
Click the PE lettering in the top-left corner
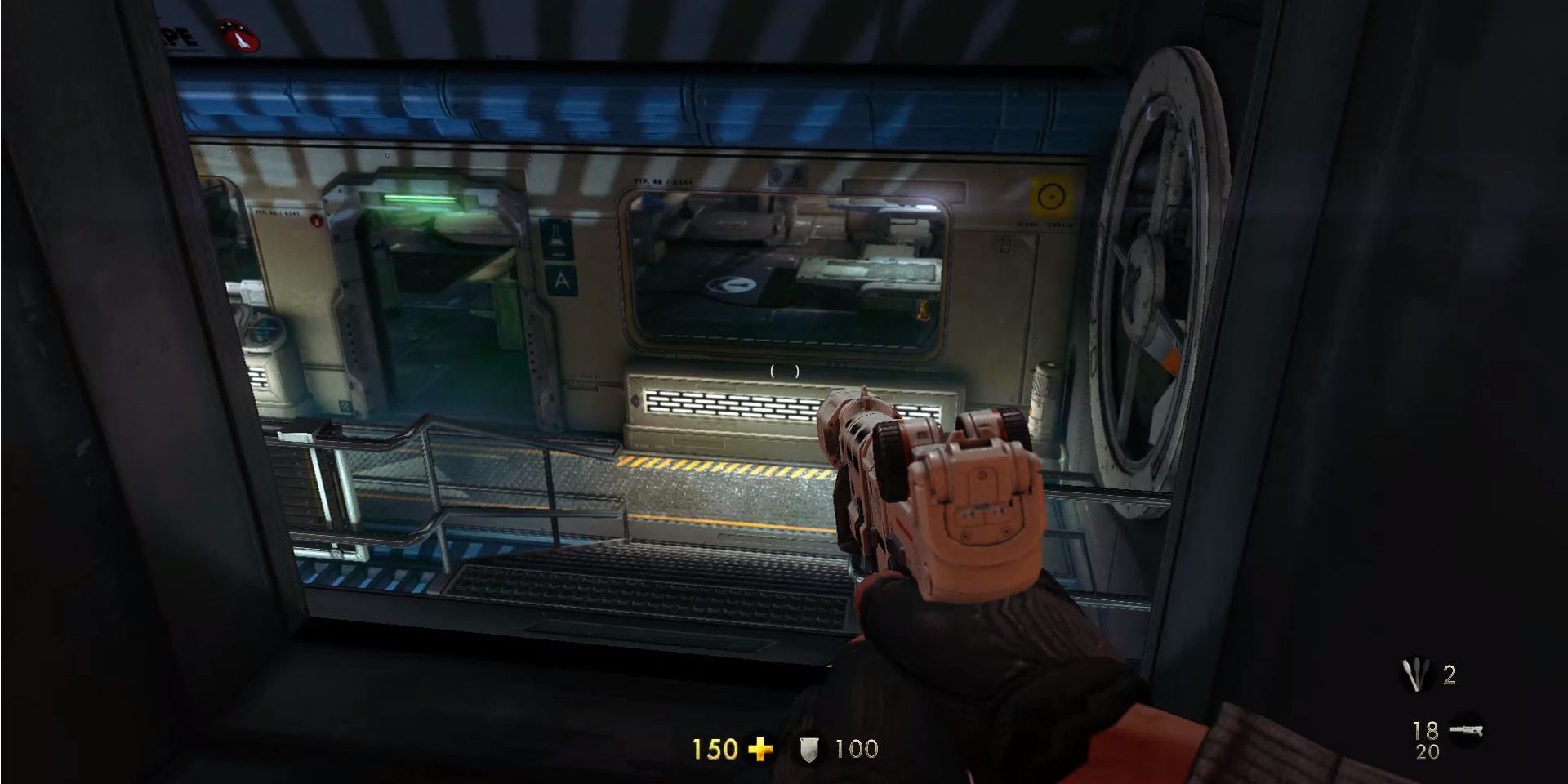176,37
